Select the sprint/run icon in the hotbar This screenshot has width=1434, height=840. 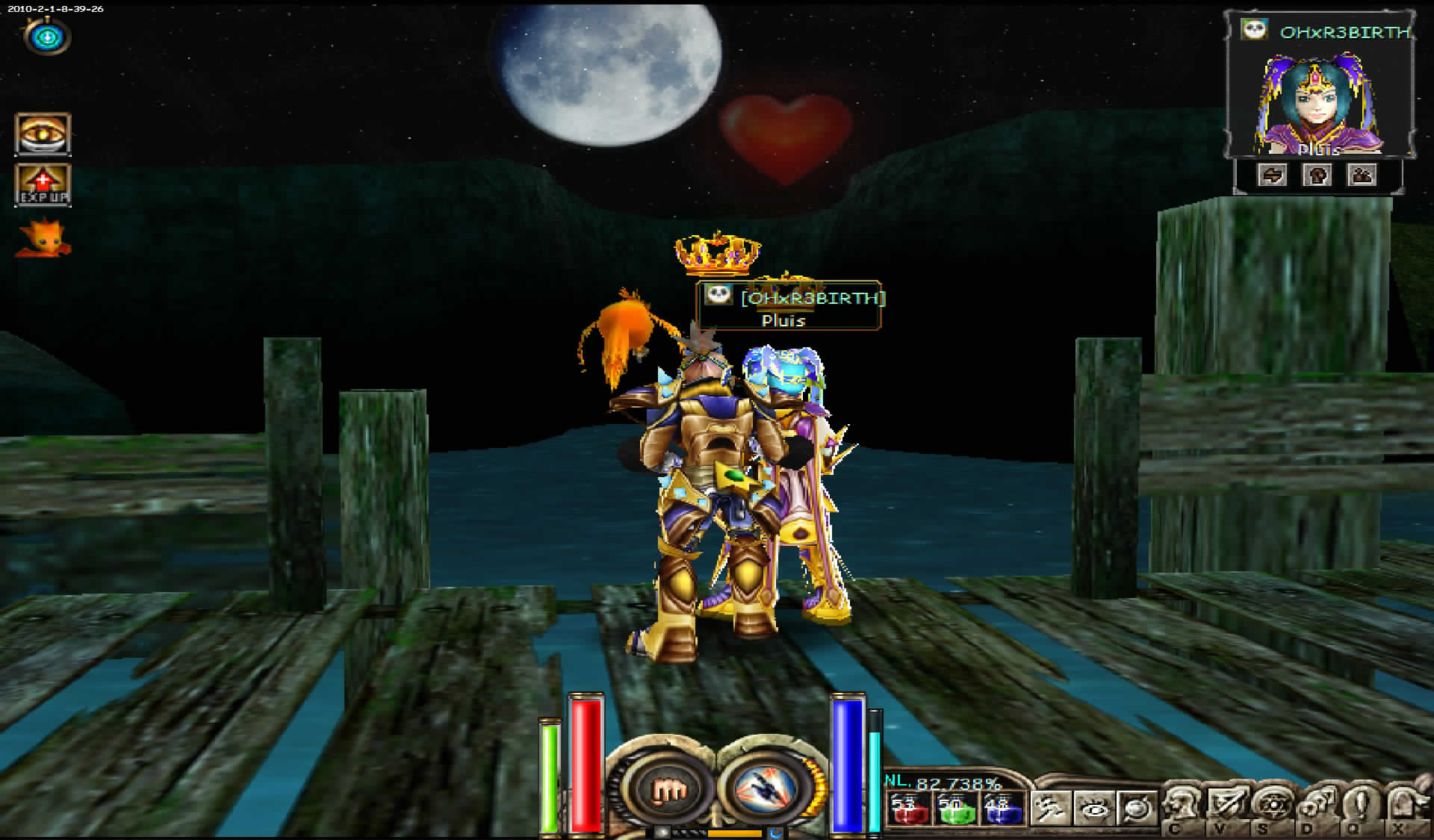[x=1050, y=808]
